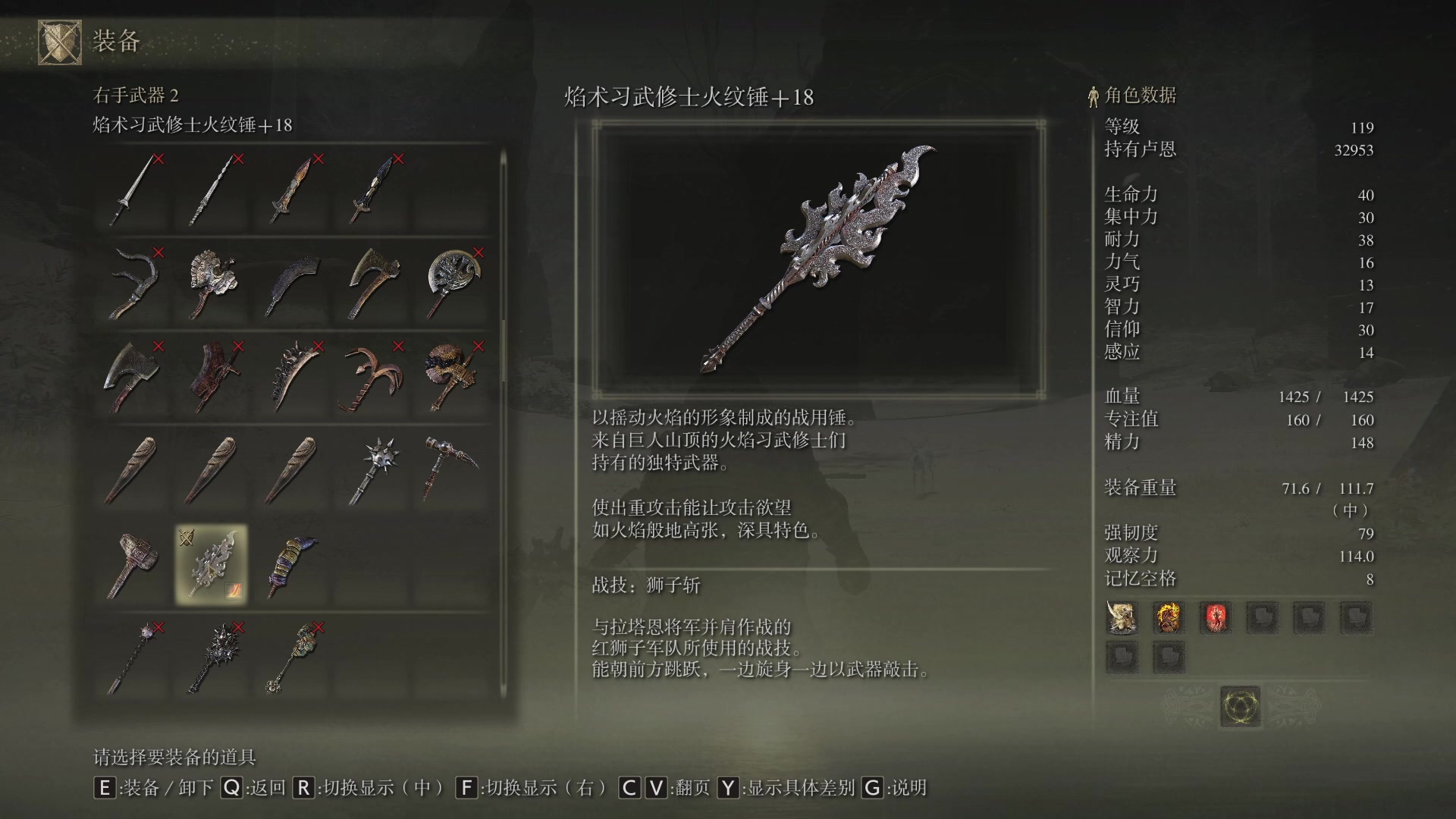Select the purple-wrapped curved club

pyautogui.click(x=291, y=564)
